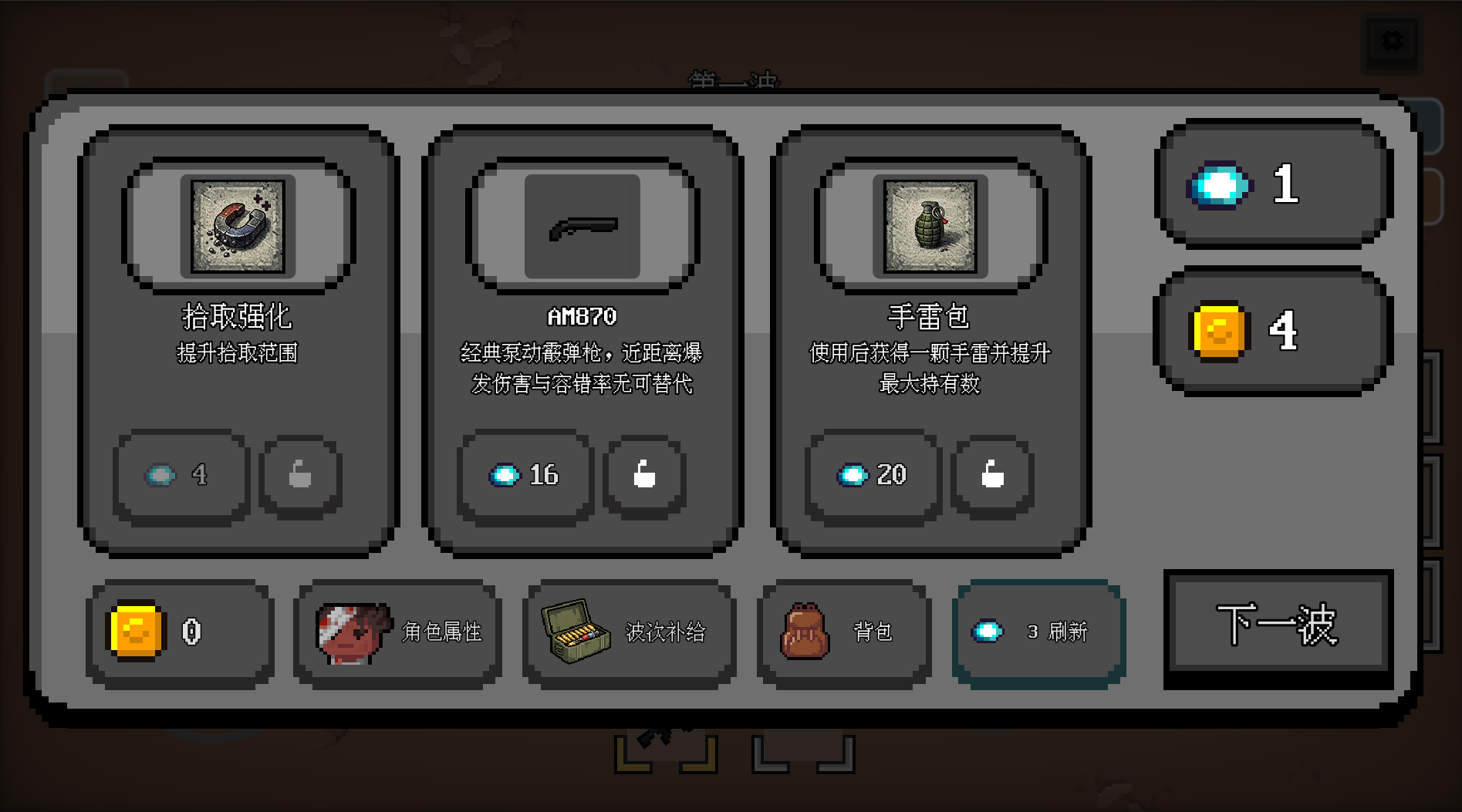
Task: Click the 提升拾取范围 description text
Action: point(235,353)
